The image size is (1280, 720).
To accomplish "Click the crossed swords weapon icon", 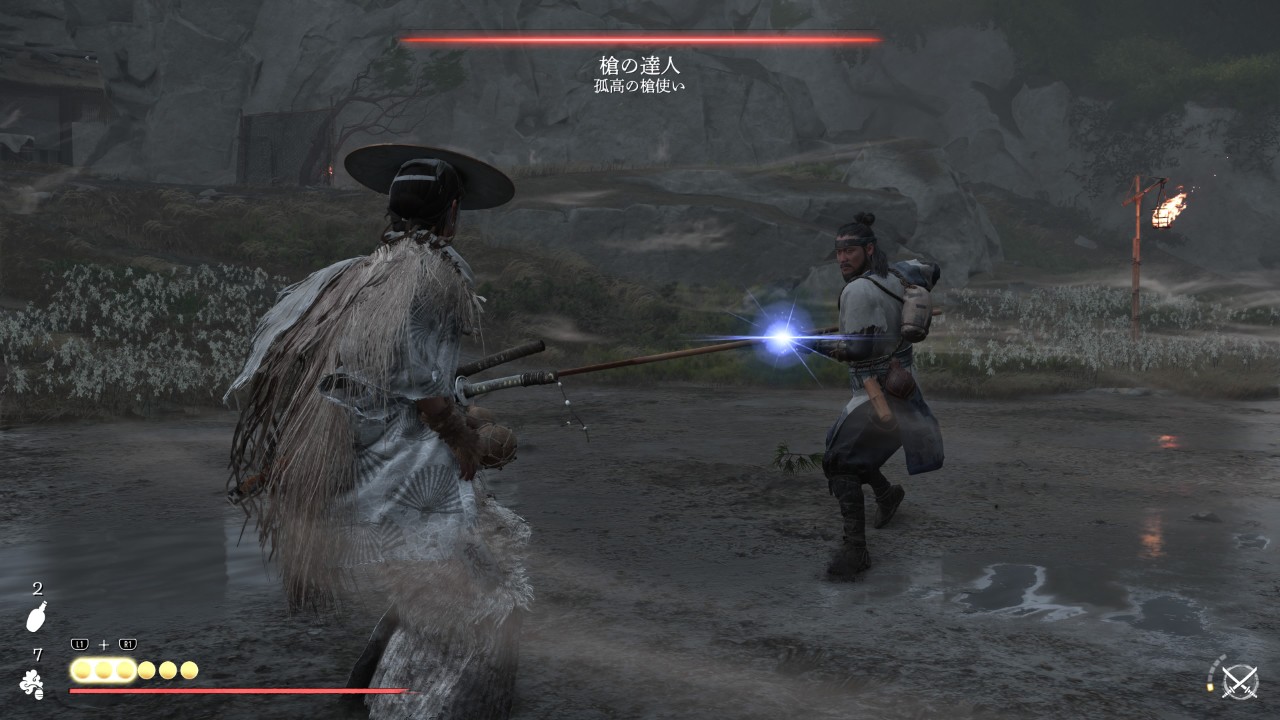I will point(1240,682).
